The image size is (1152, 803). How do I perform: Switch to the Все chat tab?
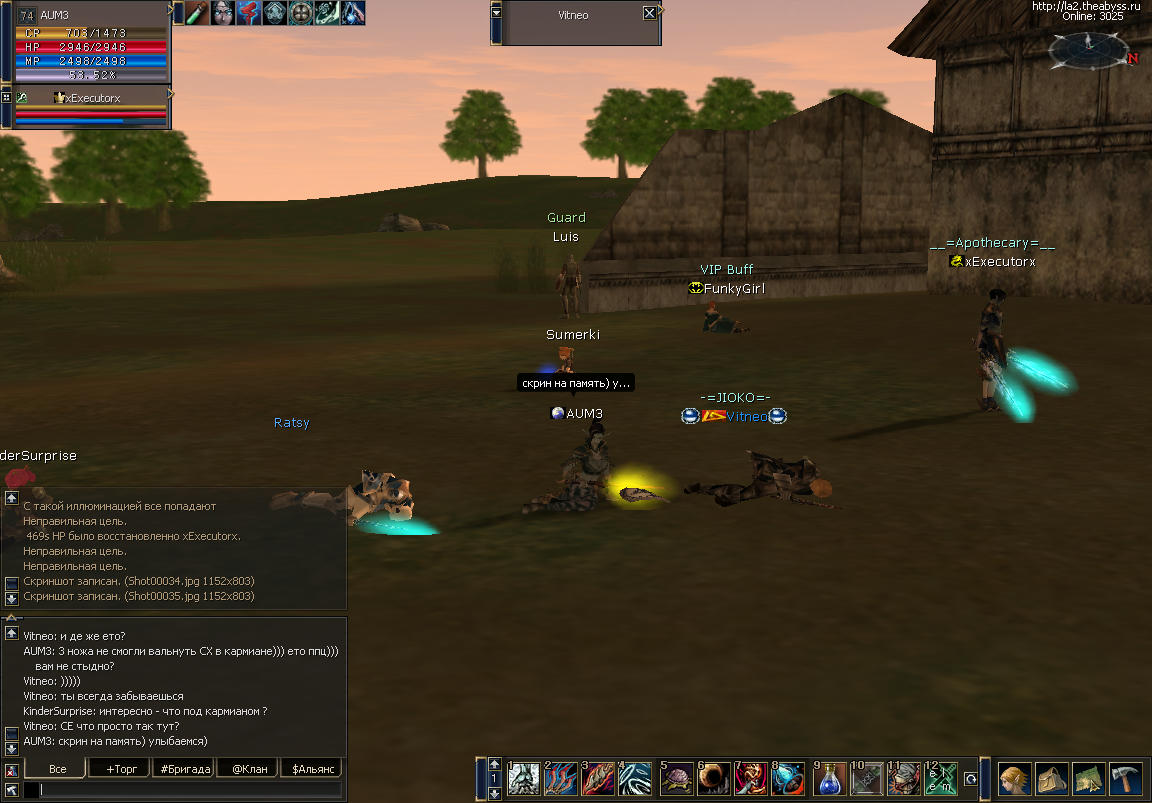click(x=57, y=769)
